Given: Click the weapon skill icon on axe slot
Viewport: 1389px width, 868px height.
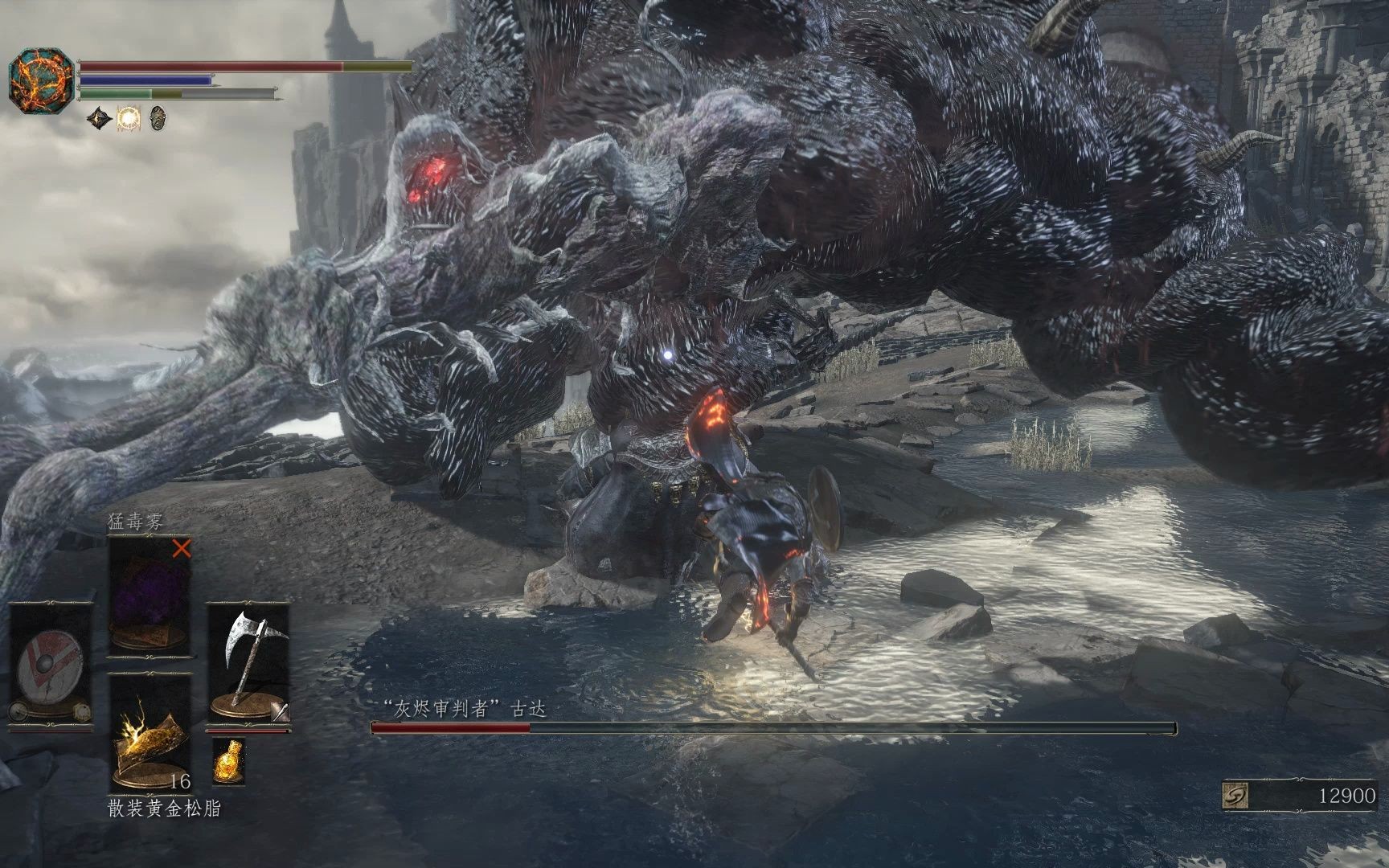Looking at the screenshot, I should coord(279,710).
